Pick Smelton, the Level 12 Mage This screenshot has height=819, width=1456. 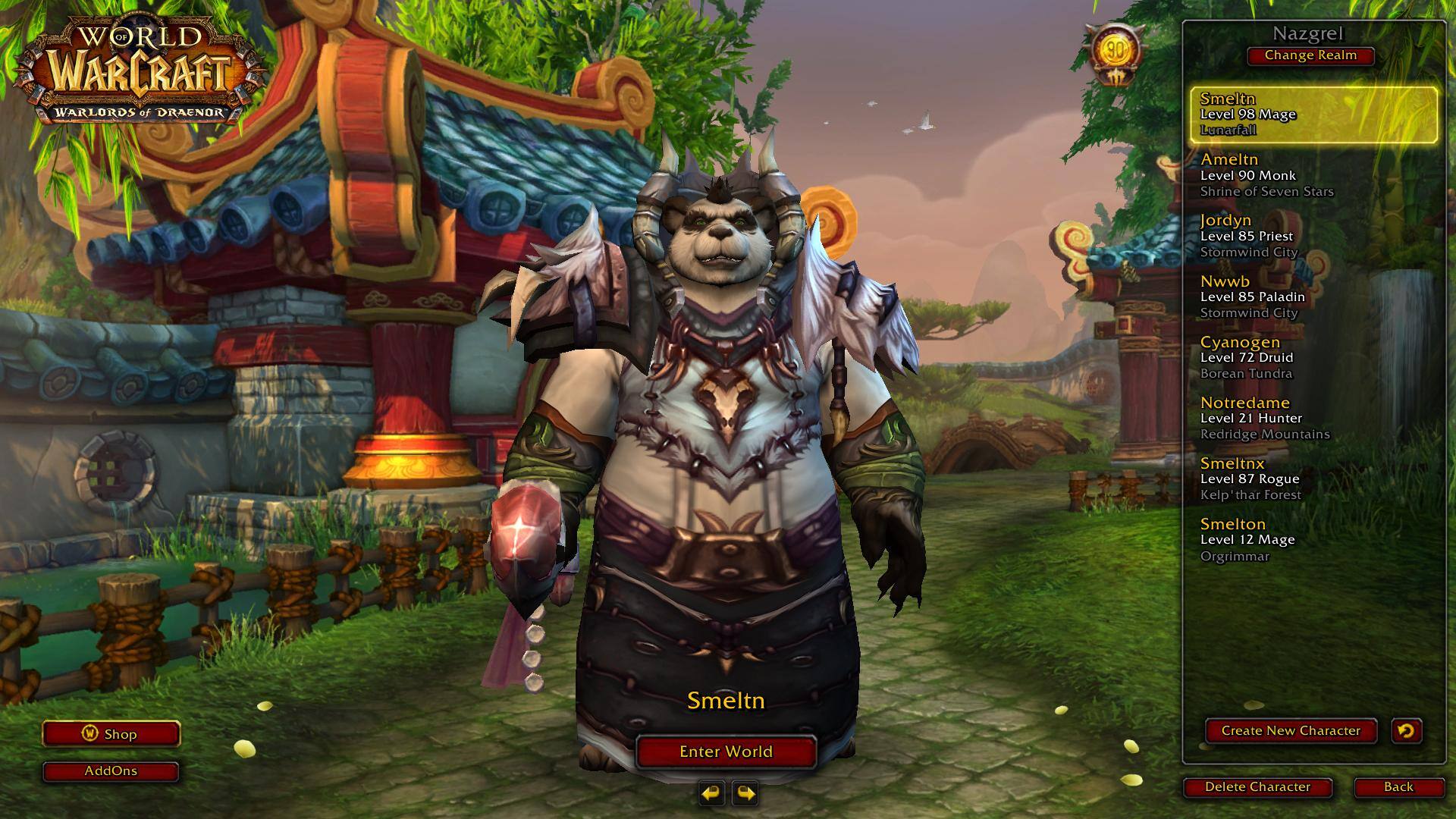pyautogui.click(x=1313, y=539)
